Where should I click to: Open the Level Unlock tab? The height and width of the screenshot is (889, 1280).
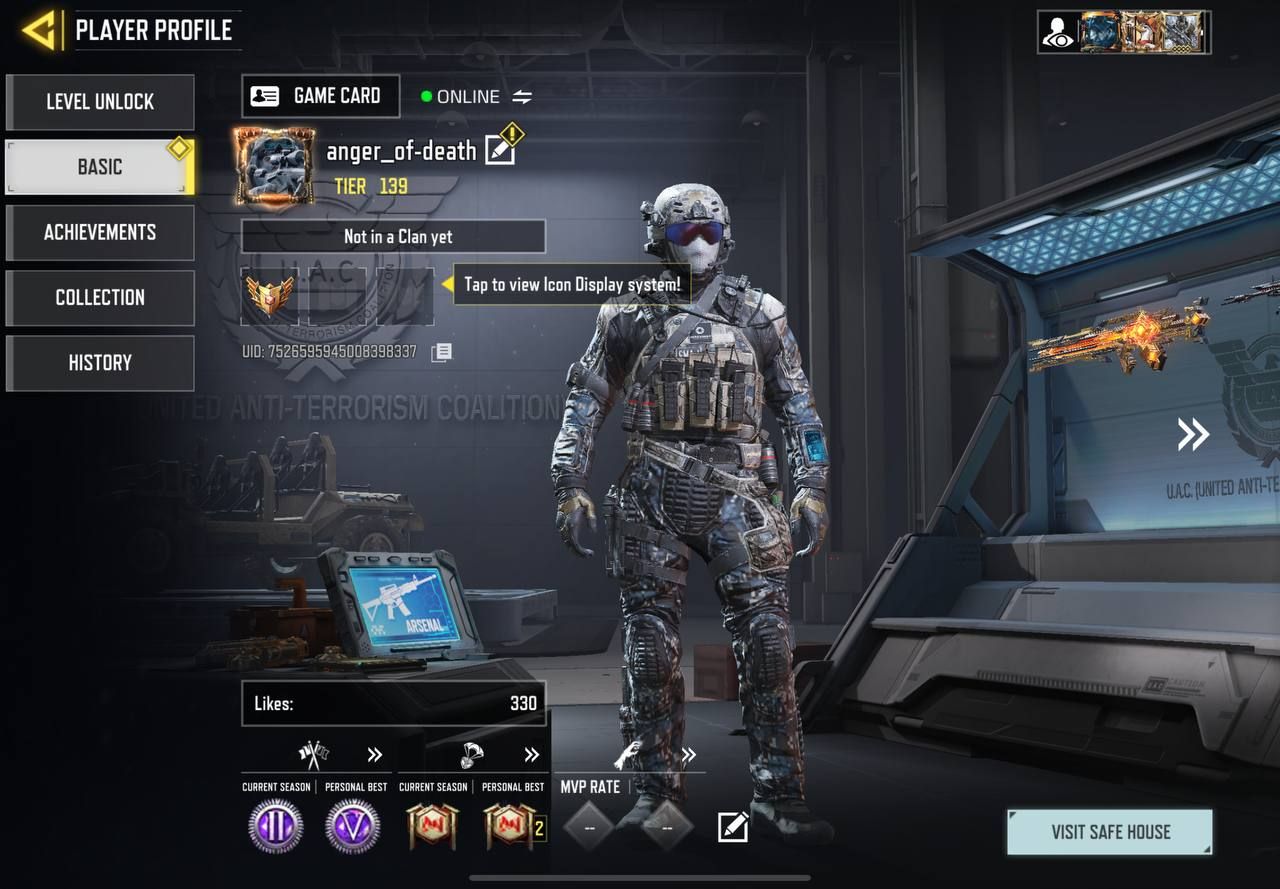point(100,102)
